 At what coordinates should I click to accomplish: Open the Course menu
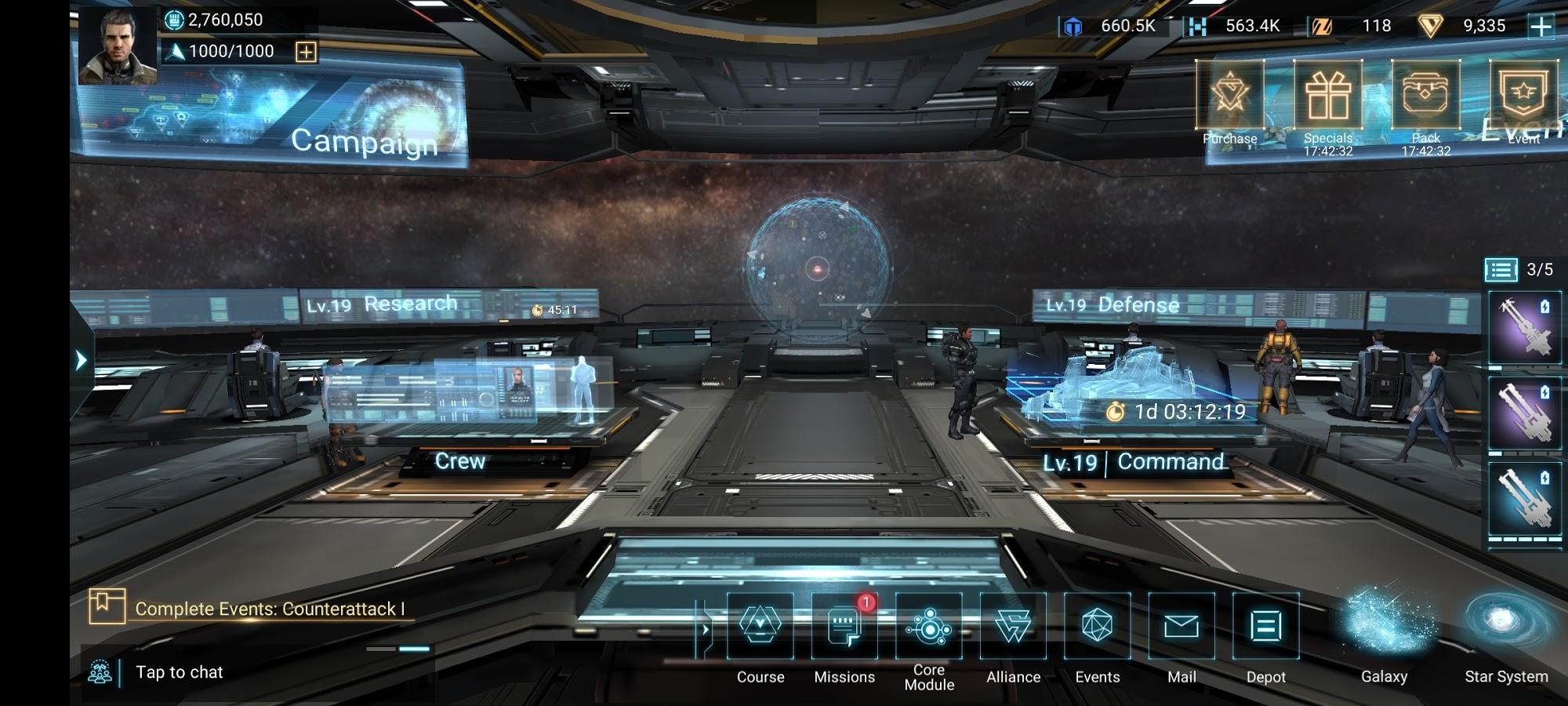click(x=760, y=627)
